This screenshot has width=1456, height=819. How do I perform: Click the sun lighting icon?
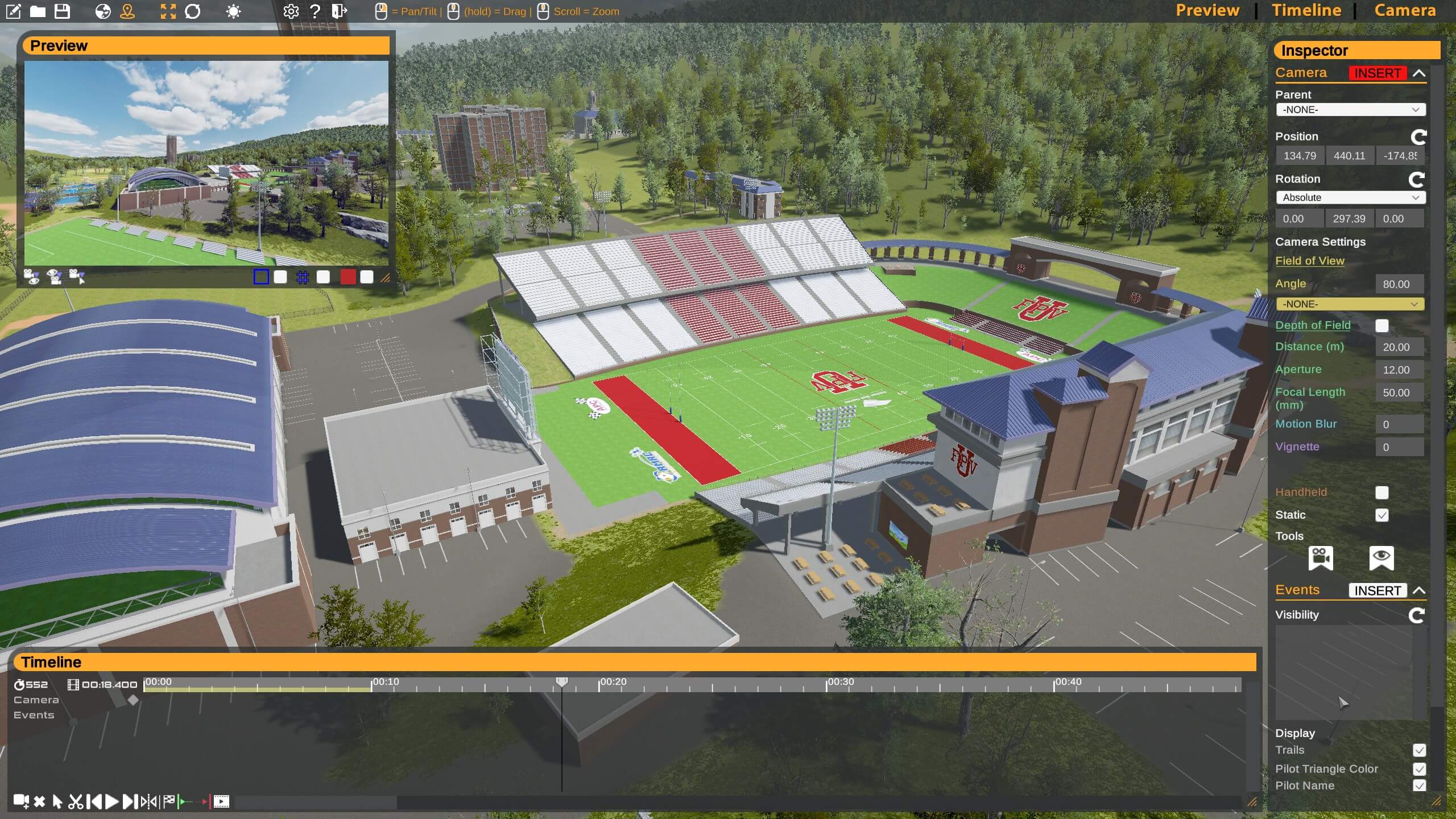pyautogui.click(x=233, y=11)
